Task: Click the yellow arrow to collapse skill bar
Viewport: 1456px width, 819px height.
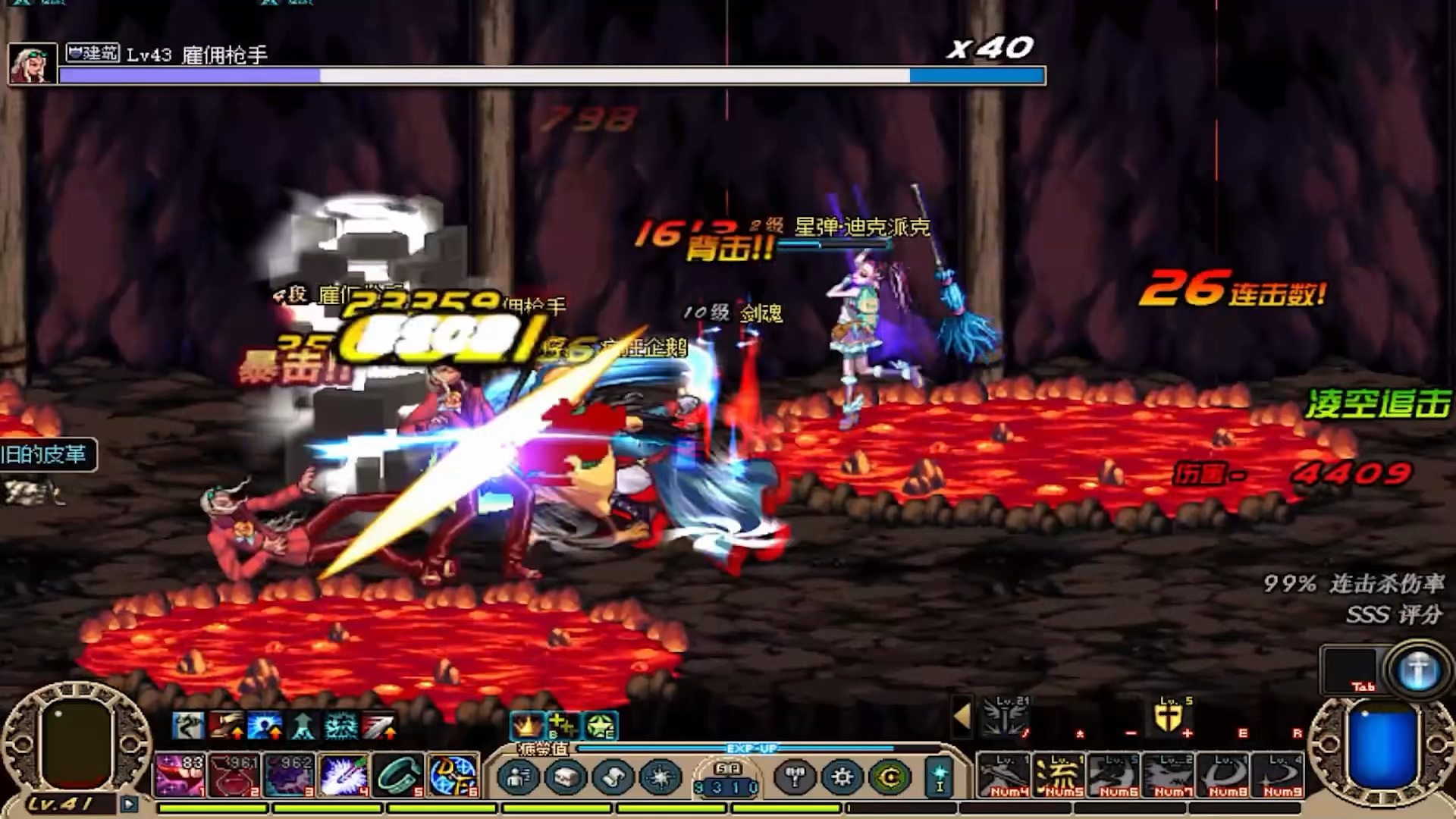Action: pos(962,716)
